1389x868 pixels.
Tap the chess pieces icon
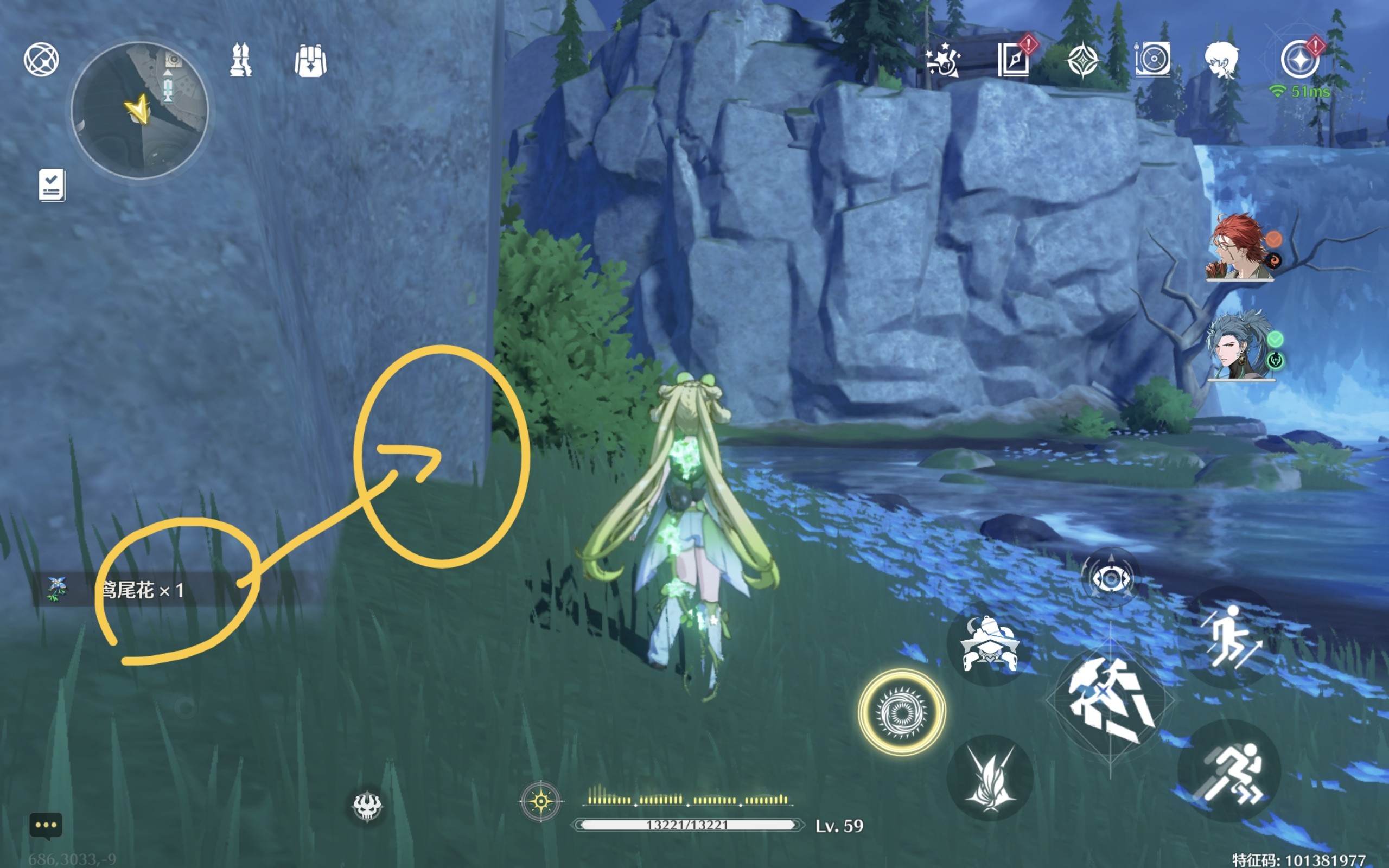(240, 60)
